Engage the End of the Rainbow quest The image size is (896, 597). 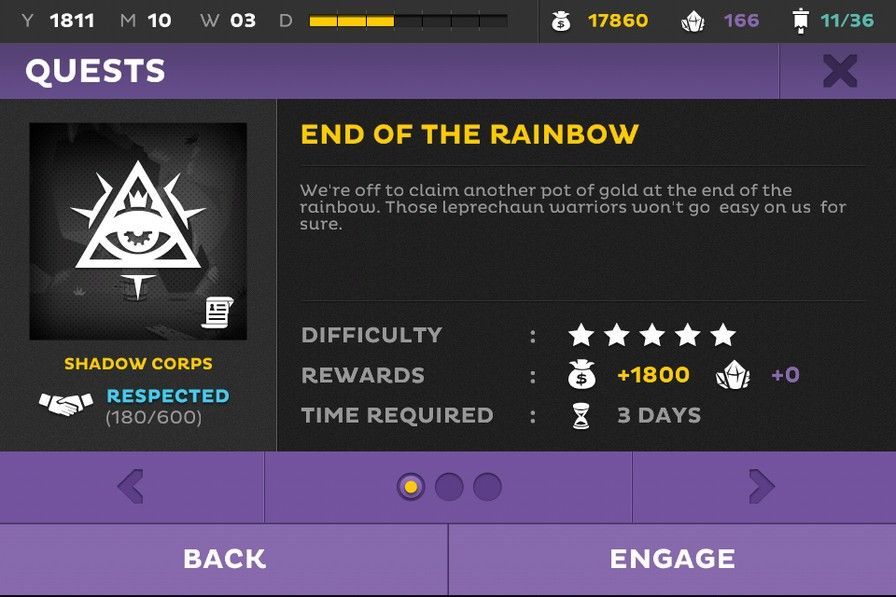click(672, 559)
